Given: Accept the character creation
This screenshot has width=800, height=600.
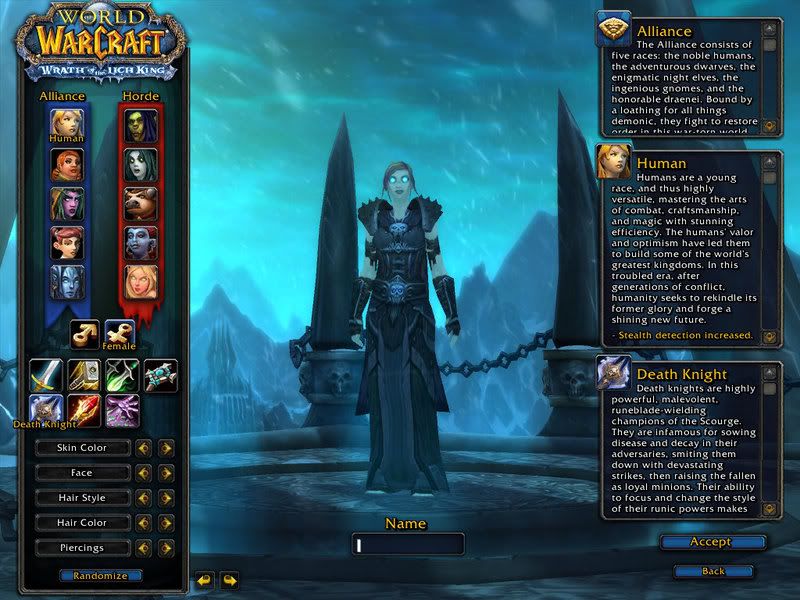Looking at the screenshot, I should (712, 542).
